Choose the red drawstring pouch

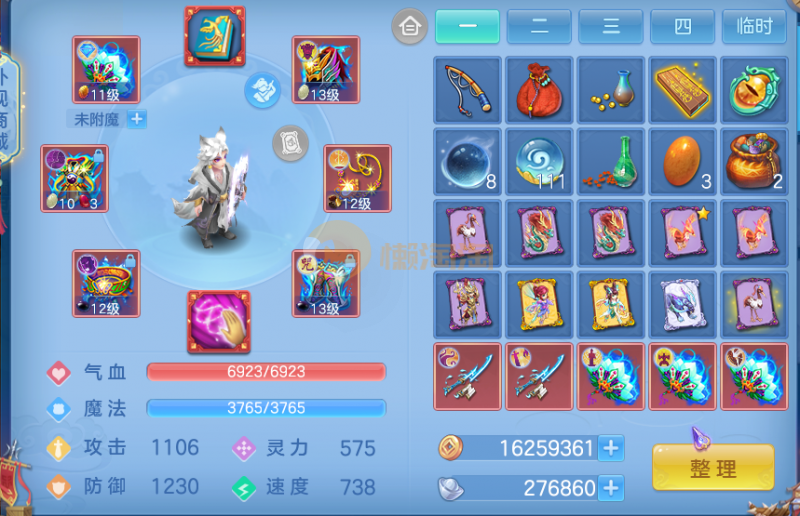(x=539, y=90)
